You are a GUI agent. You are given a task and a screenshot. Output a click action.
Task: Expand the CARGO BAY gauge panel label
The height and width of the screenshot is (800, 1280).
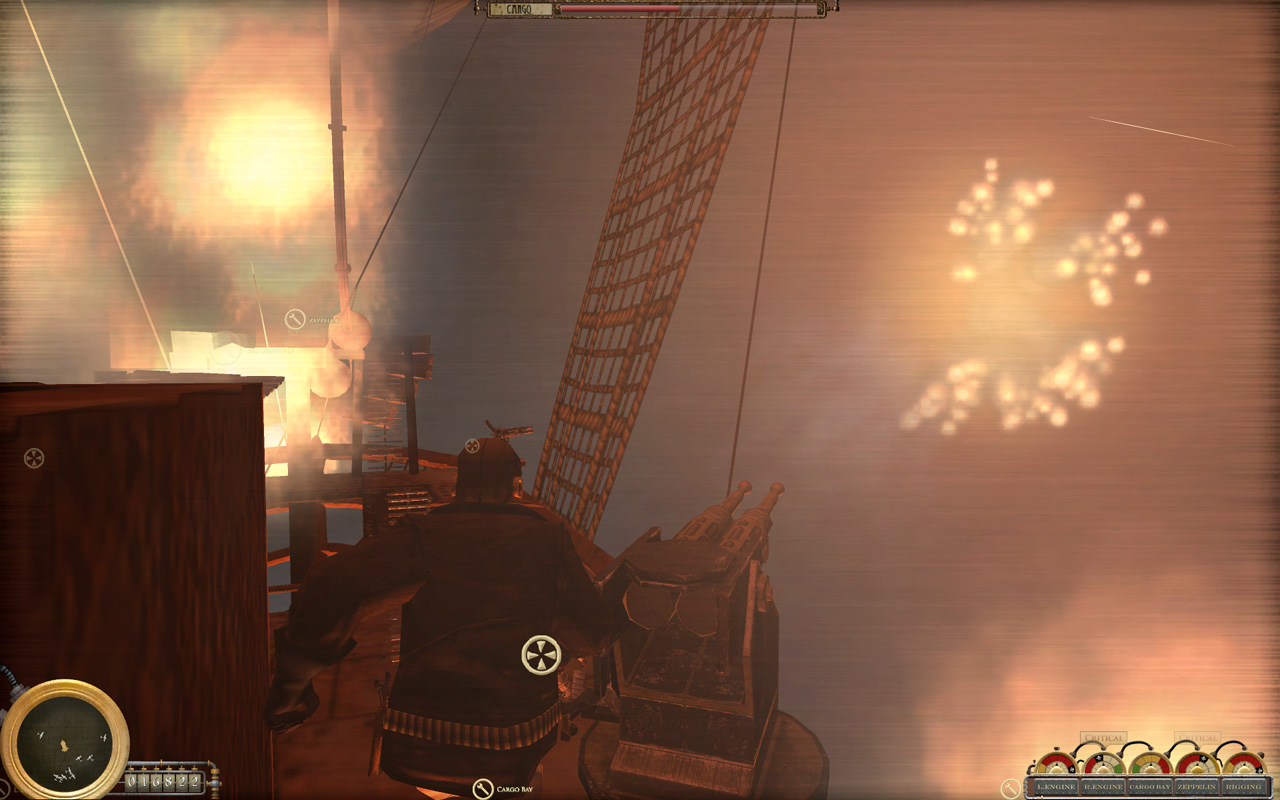(1150, 786)
